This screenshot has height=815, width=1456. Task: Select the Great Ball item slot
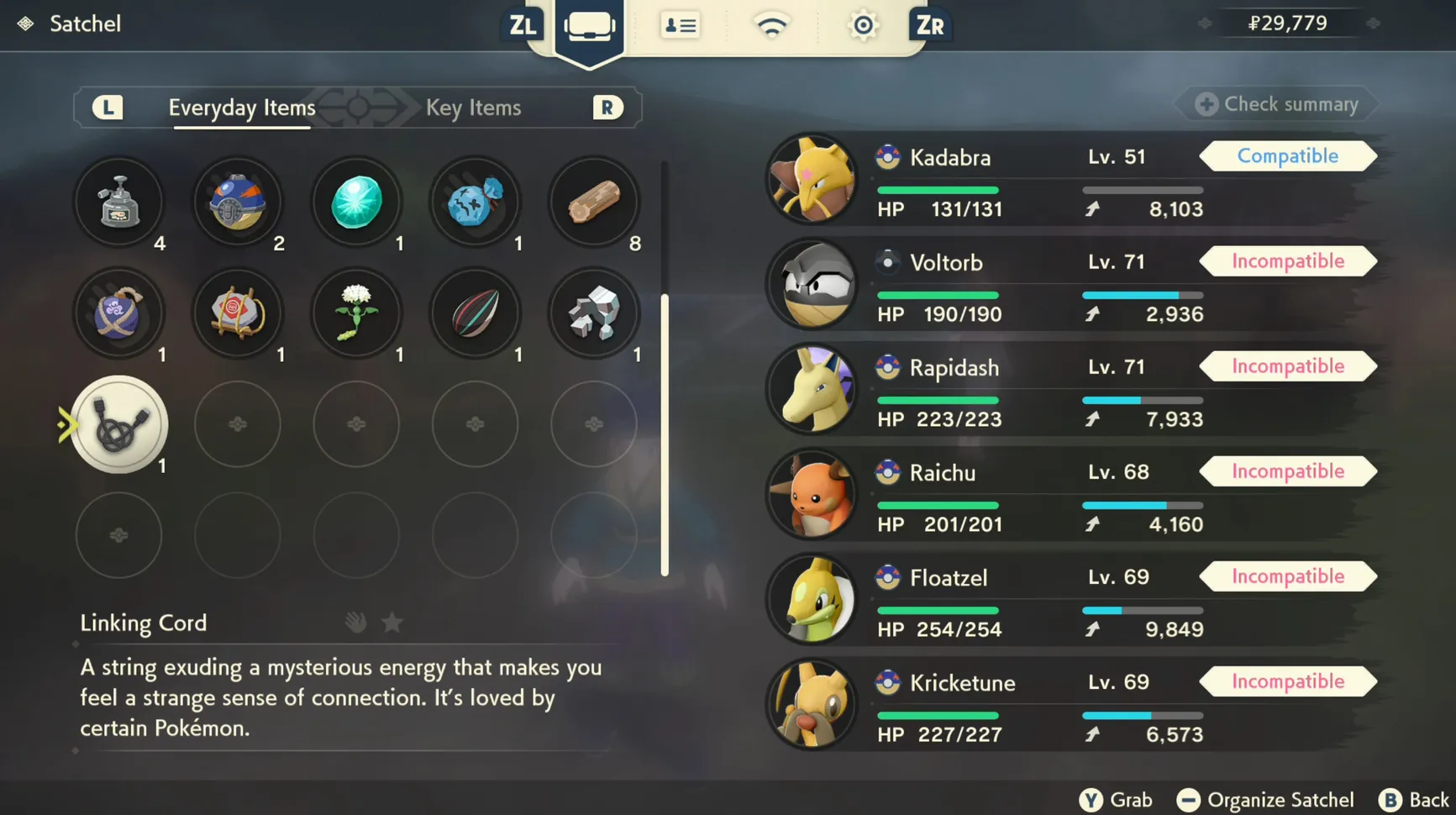tap(238, 202)
